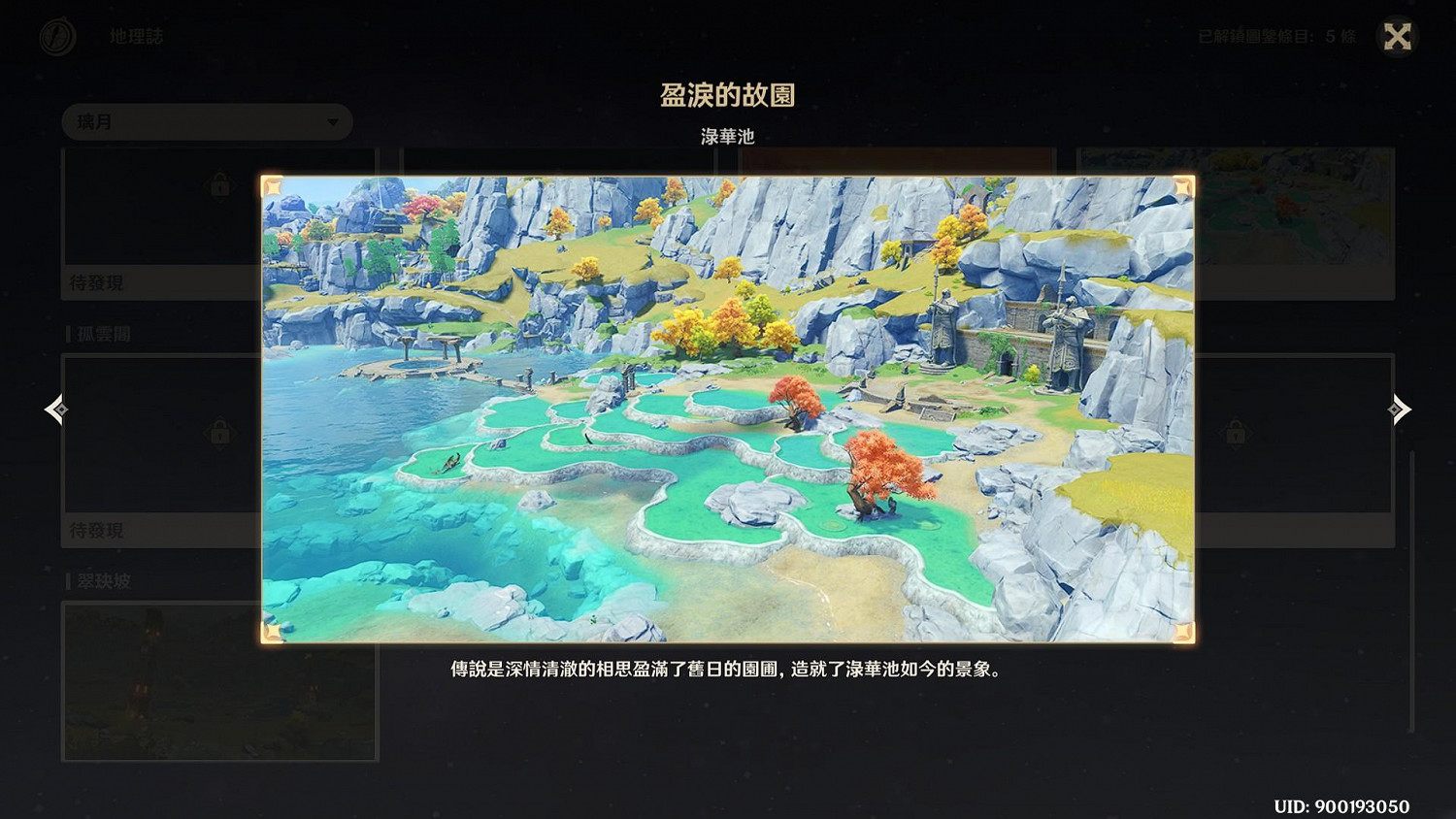Screen dimensions: 1456x819
Task: Click the lock icon in the 孤雲閣 section entry
Action: 219,434
